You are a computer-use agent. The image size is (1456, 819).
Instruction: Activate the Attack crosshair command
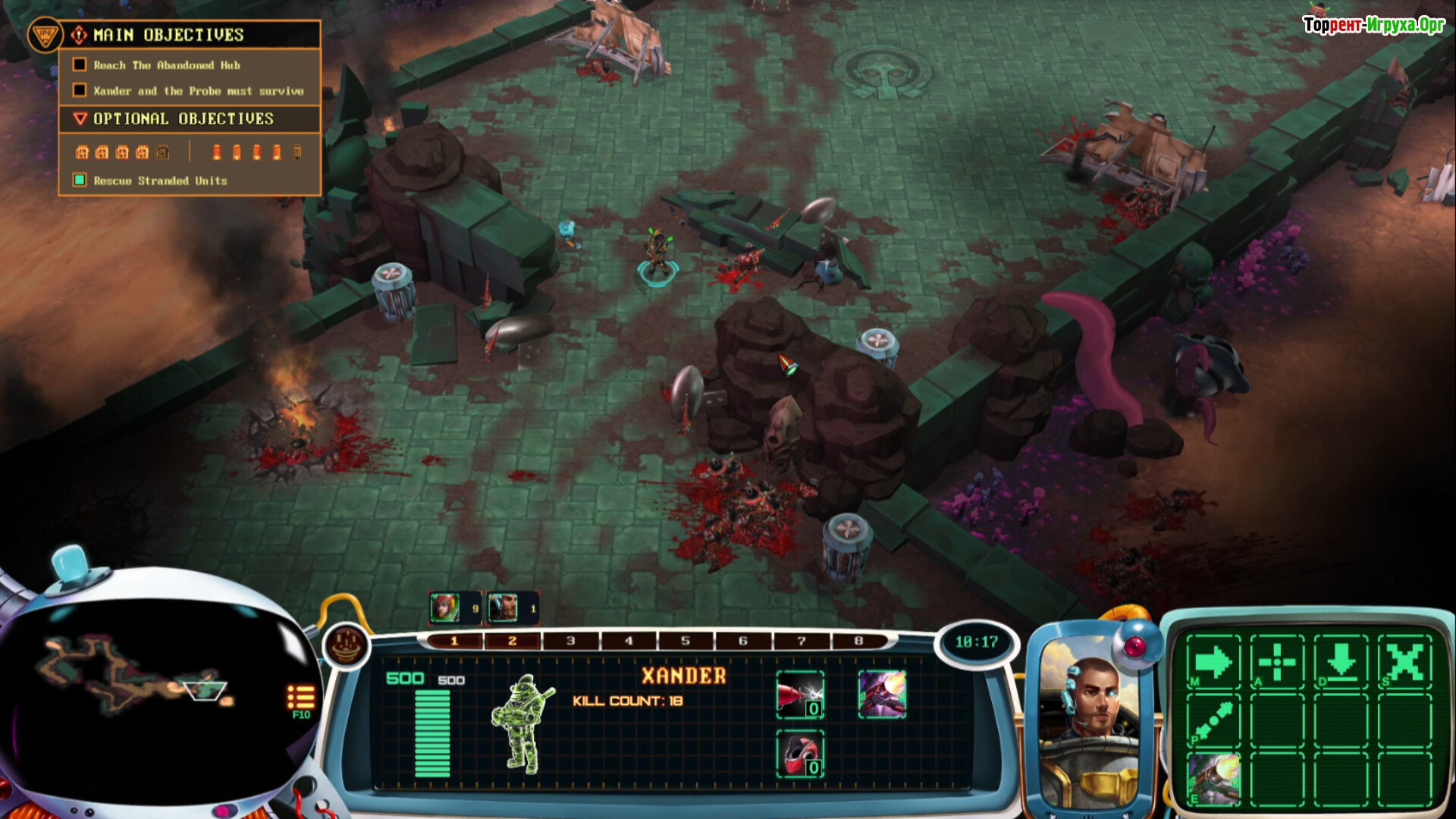click(1277, 662)
